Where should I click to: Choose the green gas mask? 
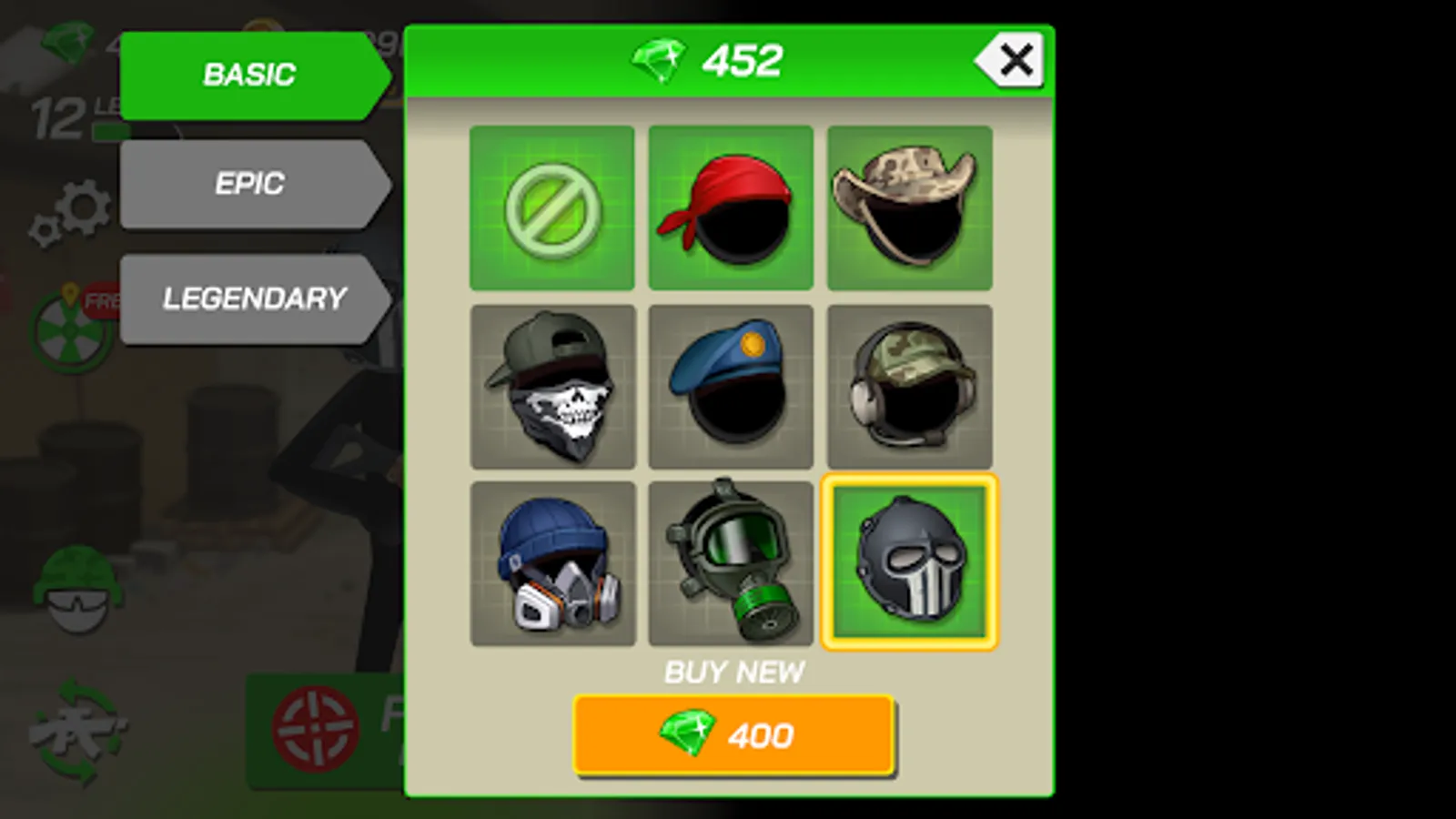731,564
